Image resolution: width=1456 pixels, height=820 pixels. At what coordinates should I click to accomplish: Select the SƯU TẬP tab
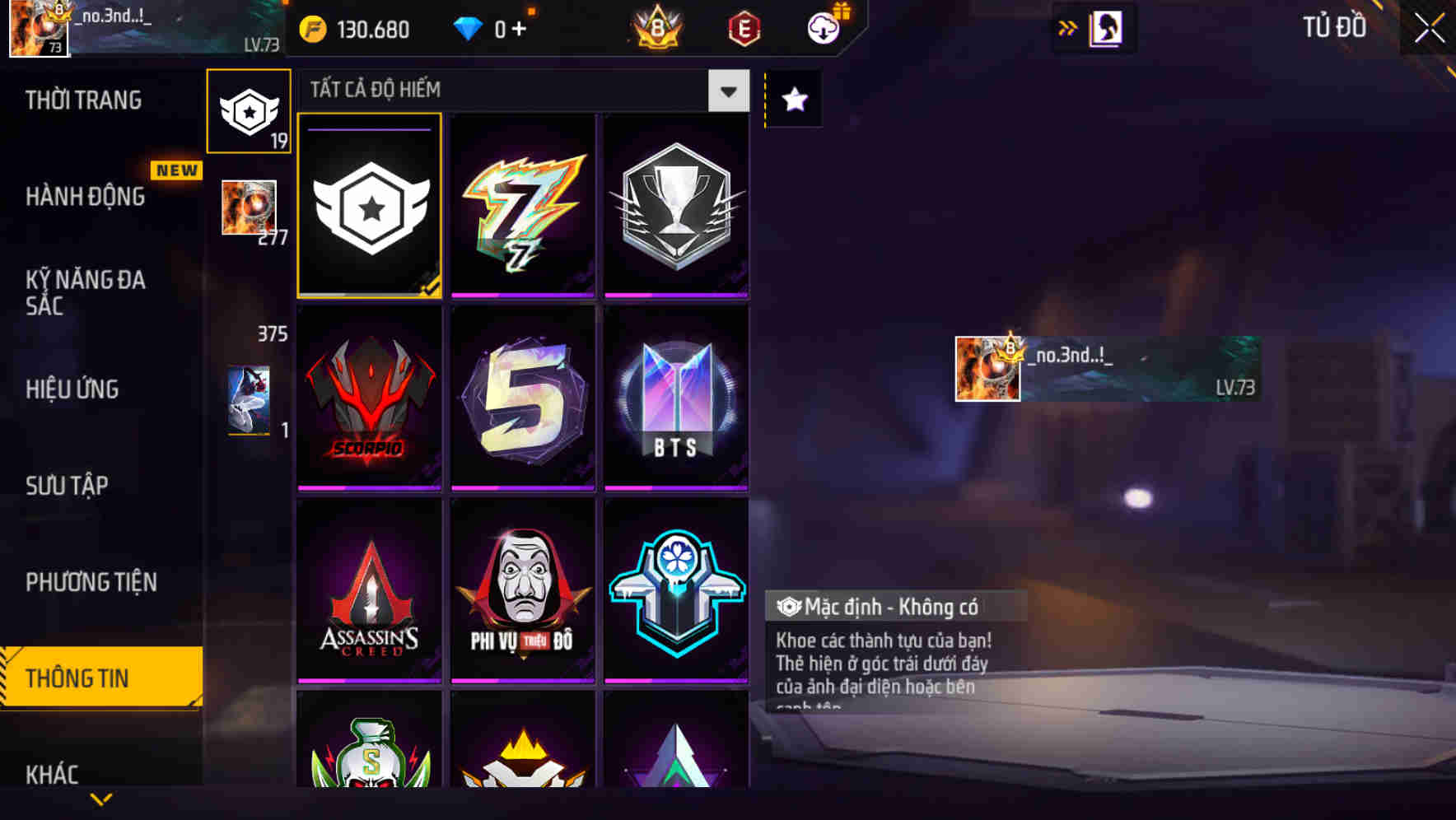[x=68, y=486]
